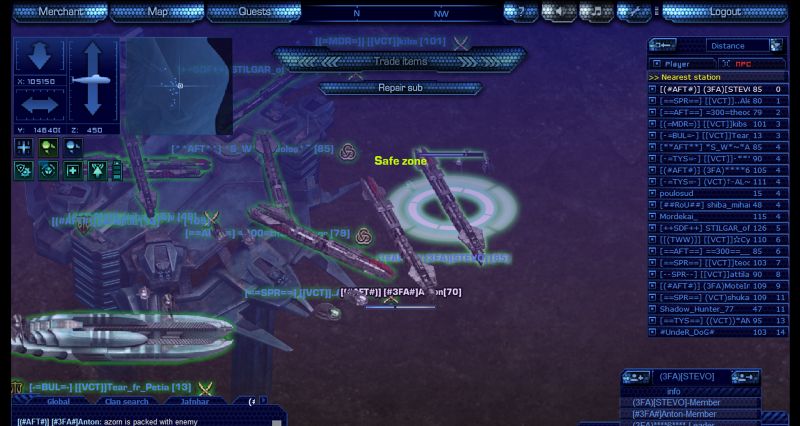Screen dimensions: 800x426
Task: Log out of the game
Action: click(x=725, y=12)
